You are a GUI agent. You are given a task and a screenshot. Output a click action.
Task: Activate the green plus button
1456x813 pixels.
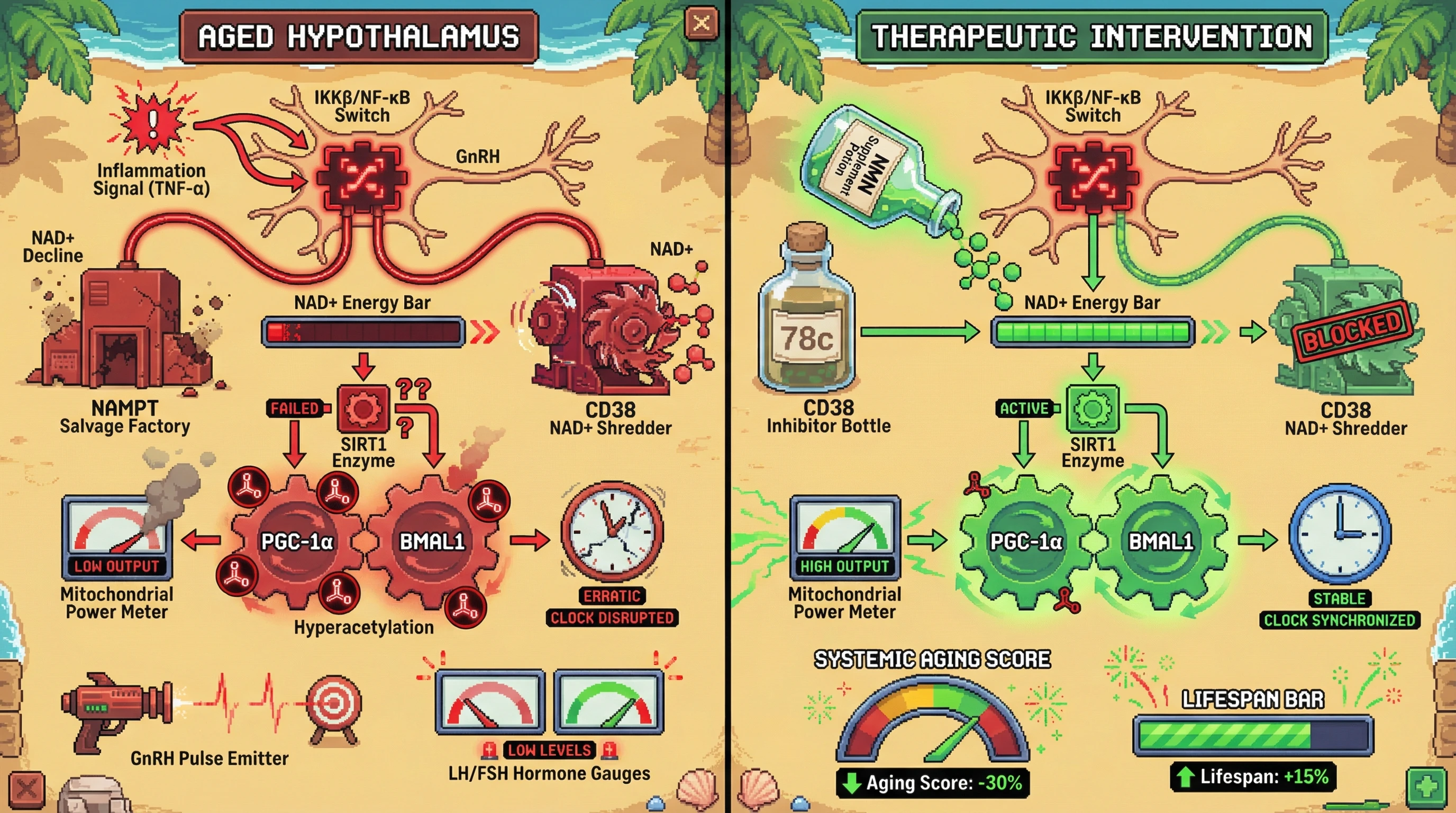point(1425,786)
